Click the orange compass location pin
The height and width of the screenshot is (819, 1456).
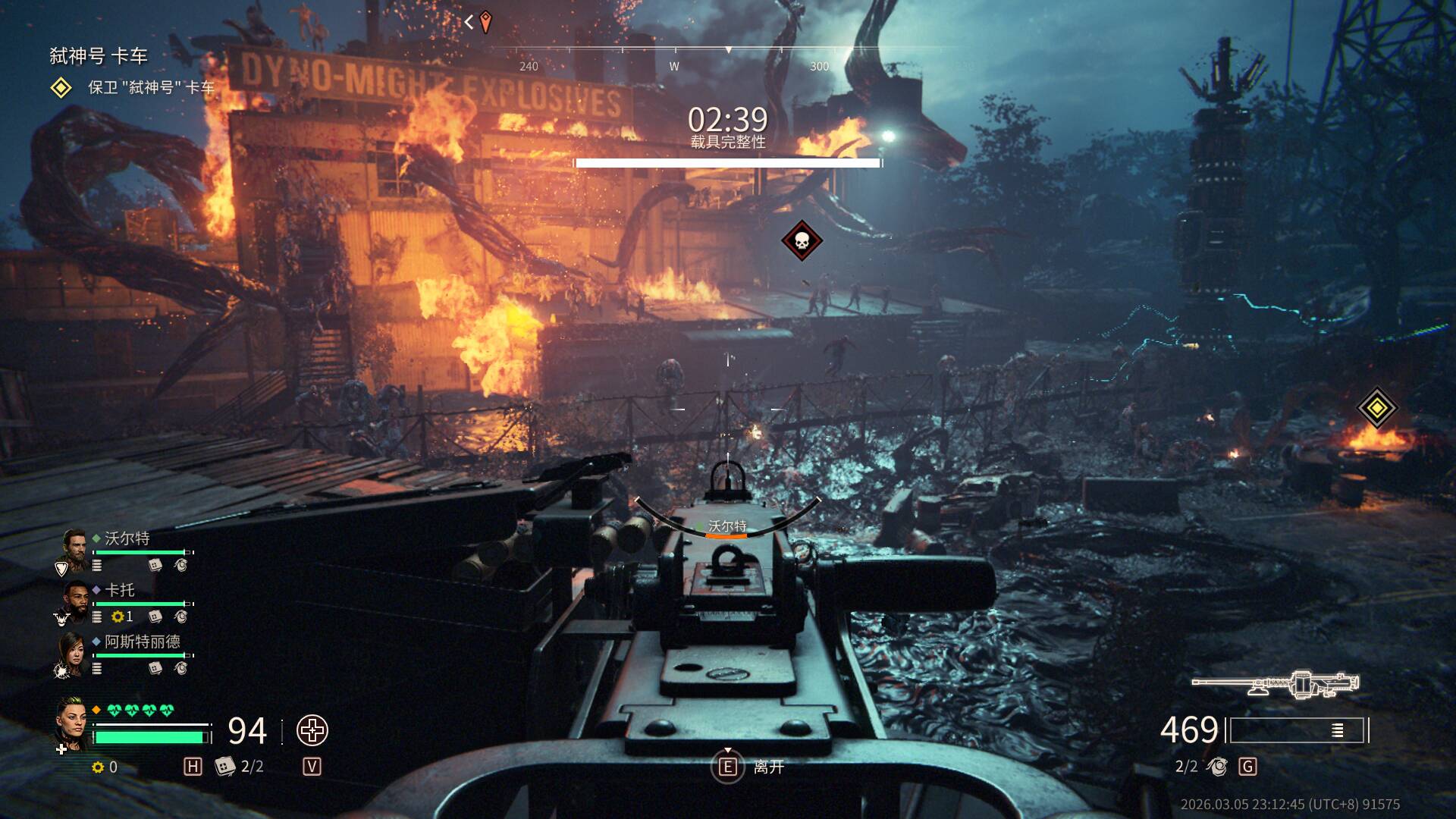[x=485, y=22]
